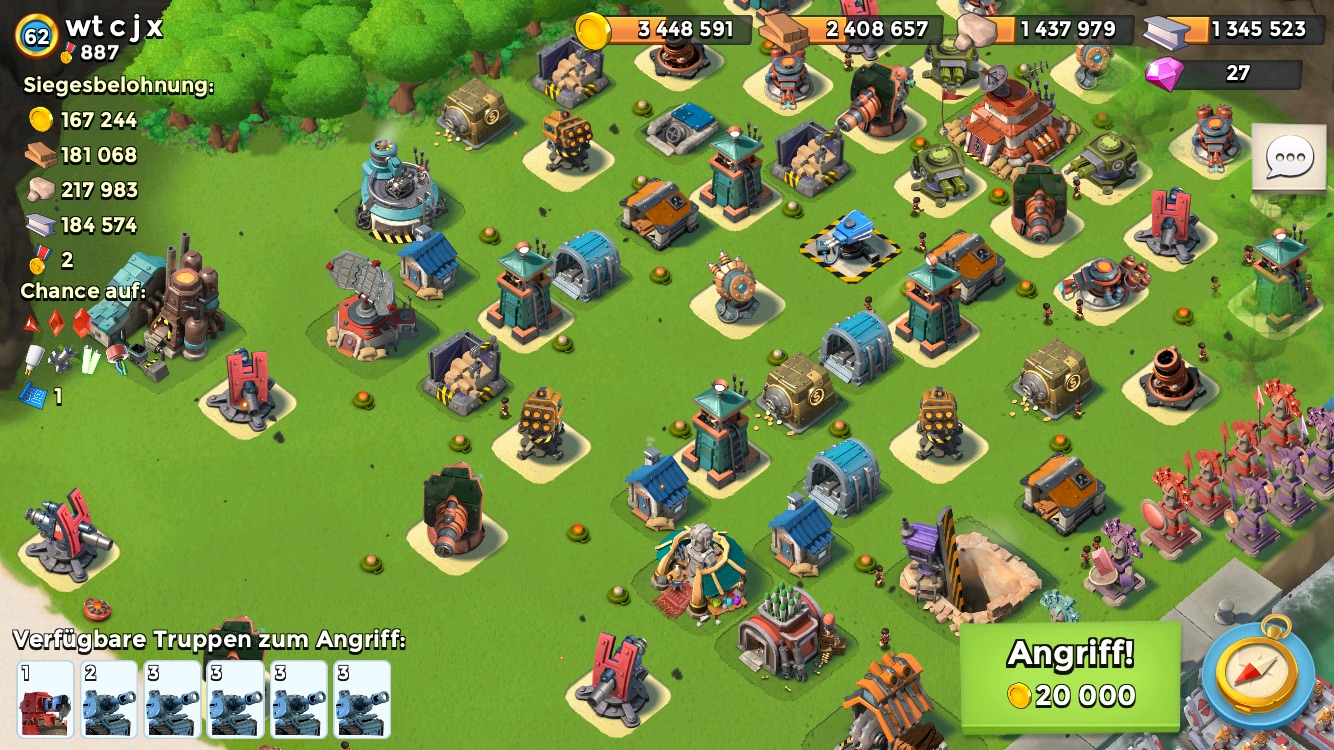Start the attack with the Angriff! button
This screenshot has width=1334, height=750.
1070,675
